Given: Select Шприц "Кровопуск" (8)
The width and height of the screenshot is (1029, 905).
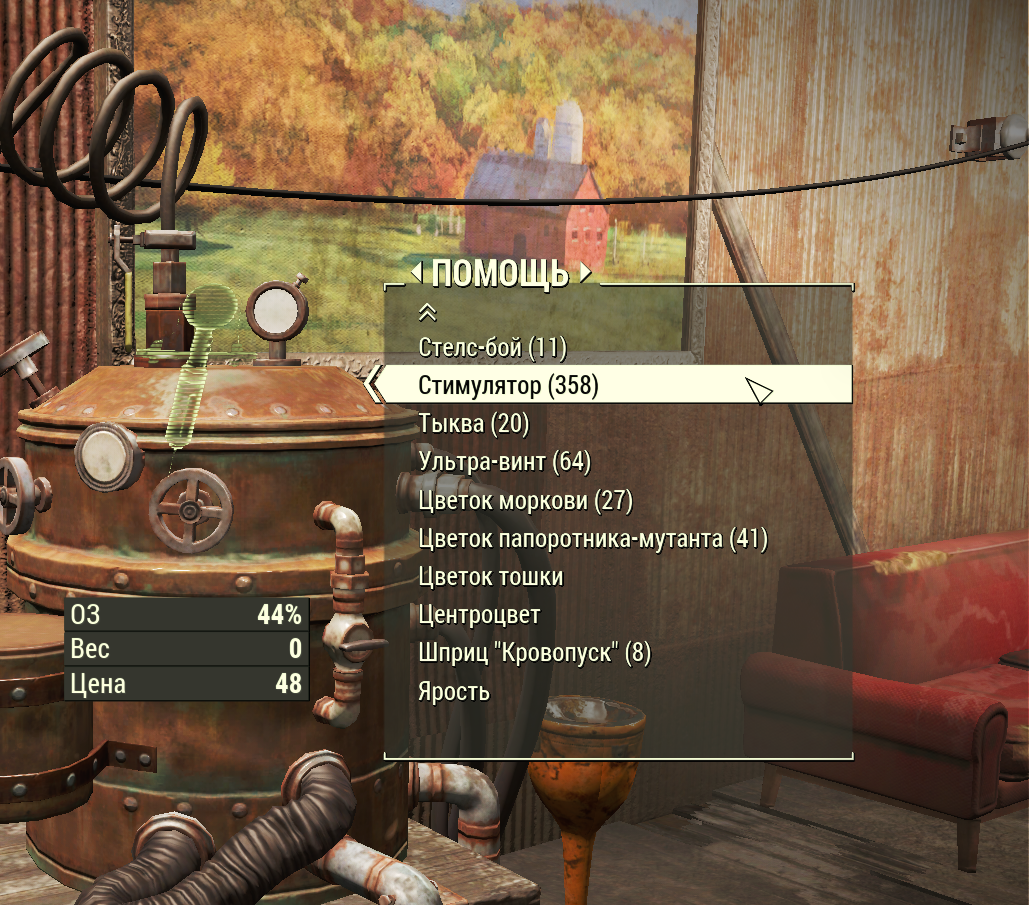Looking at the screenshot, I should [534, 654].
